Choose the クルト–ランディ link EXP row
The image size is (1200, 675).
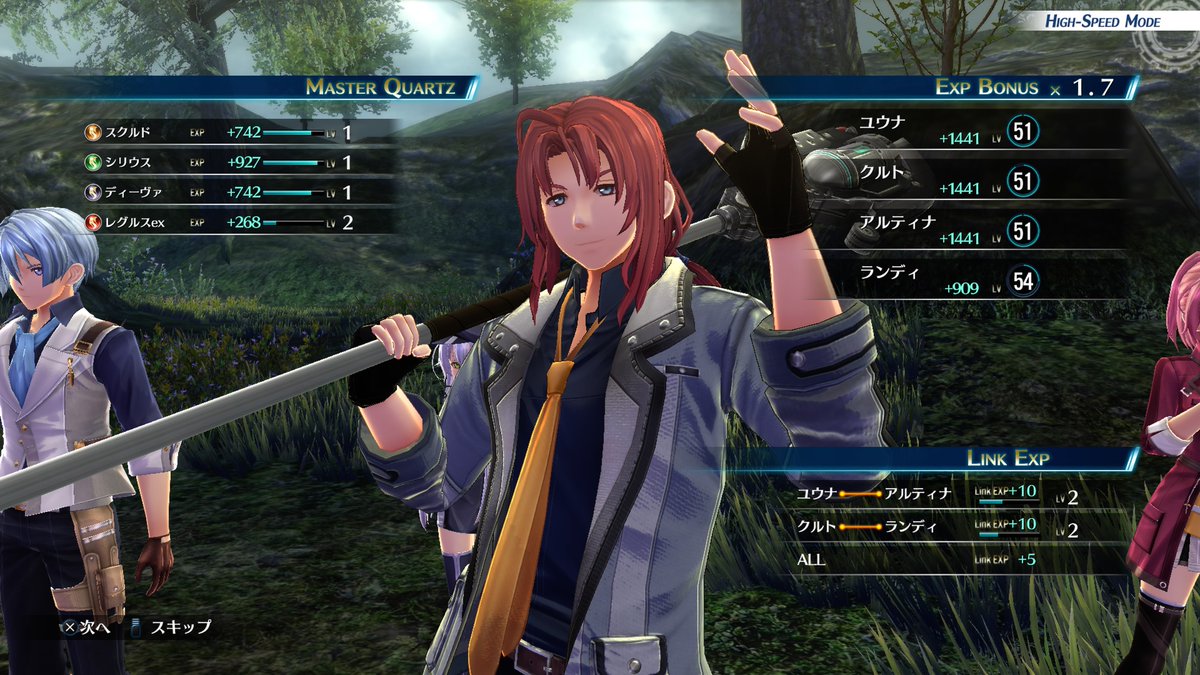point(935,527)
